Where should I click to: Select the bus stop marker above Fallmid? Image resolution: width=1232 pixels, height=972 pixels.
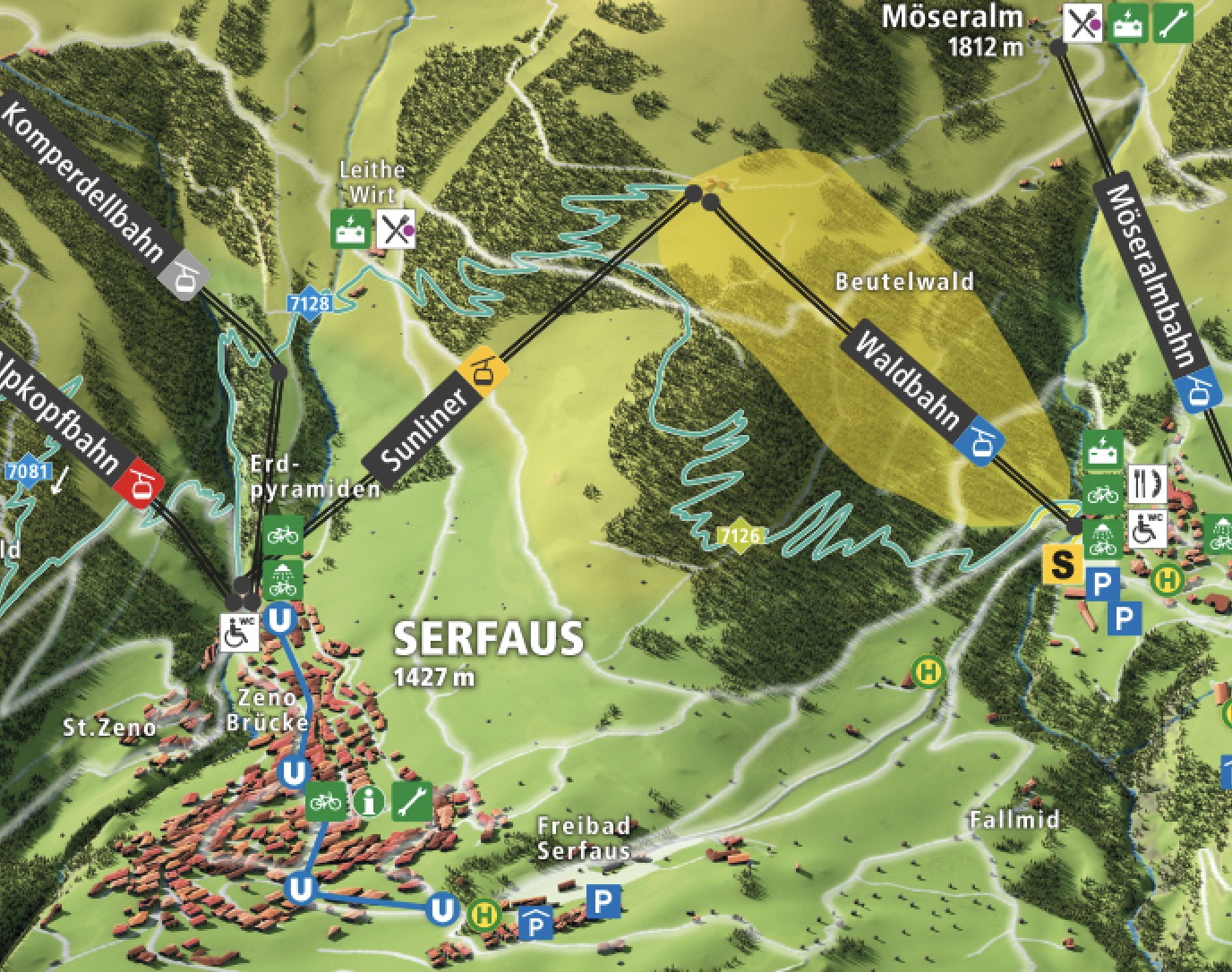[x=929, y=671]
